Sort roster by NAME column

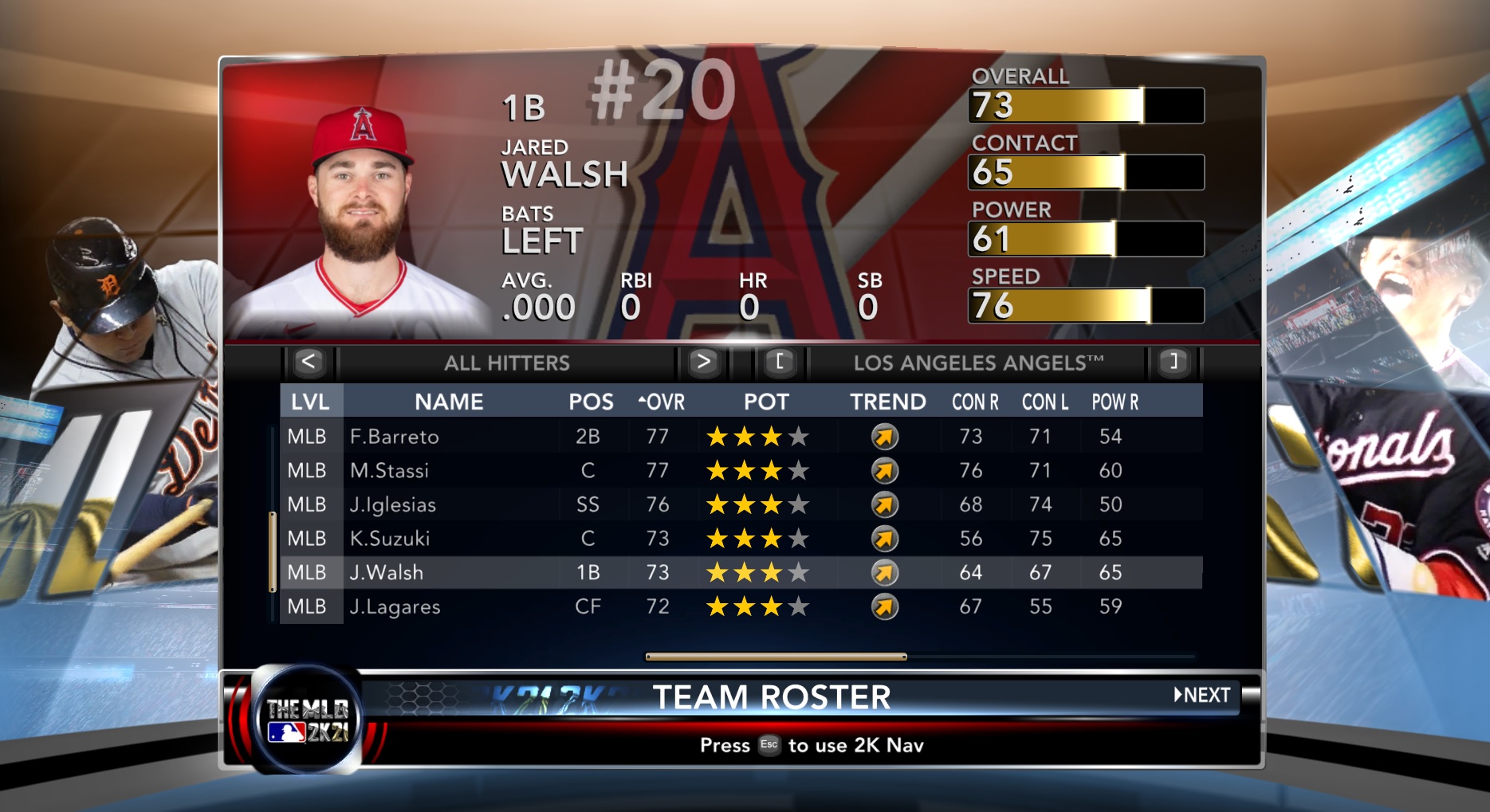[449, 402]
